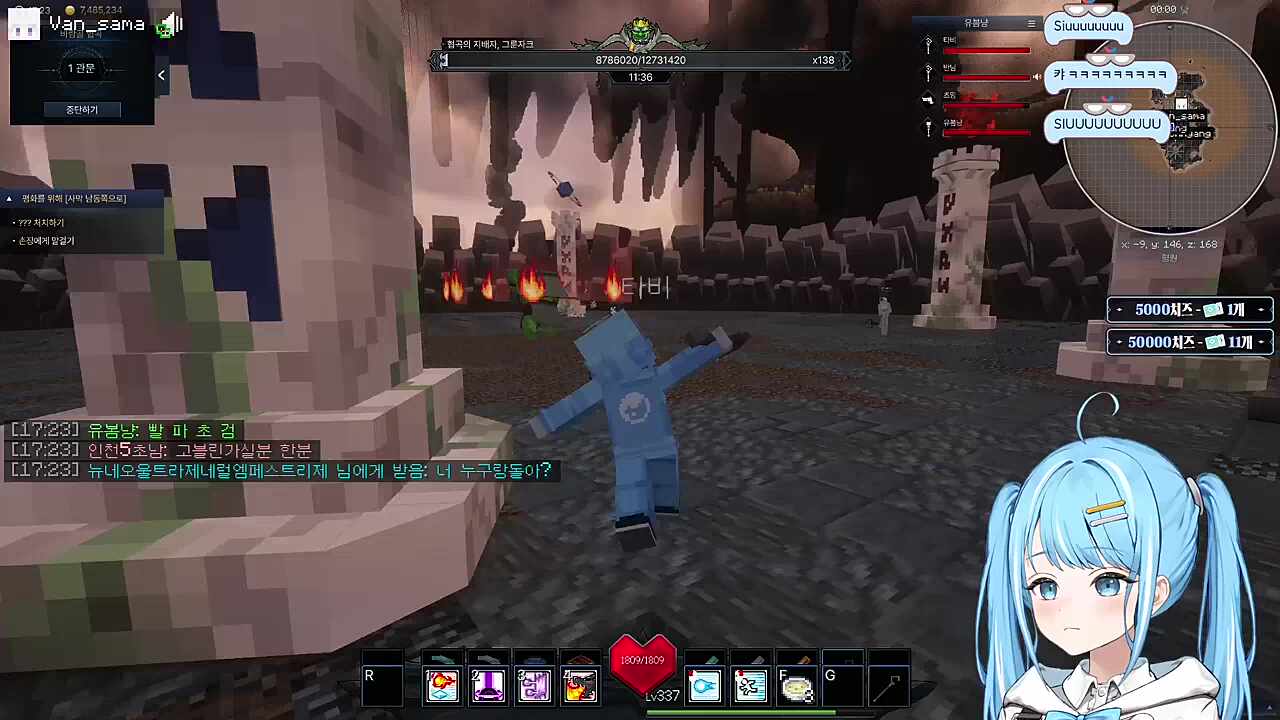Activate the purple circuit skill in slot 3
1280x720 pixels.
tap(535, 686)
